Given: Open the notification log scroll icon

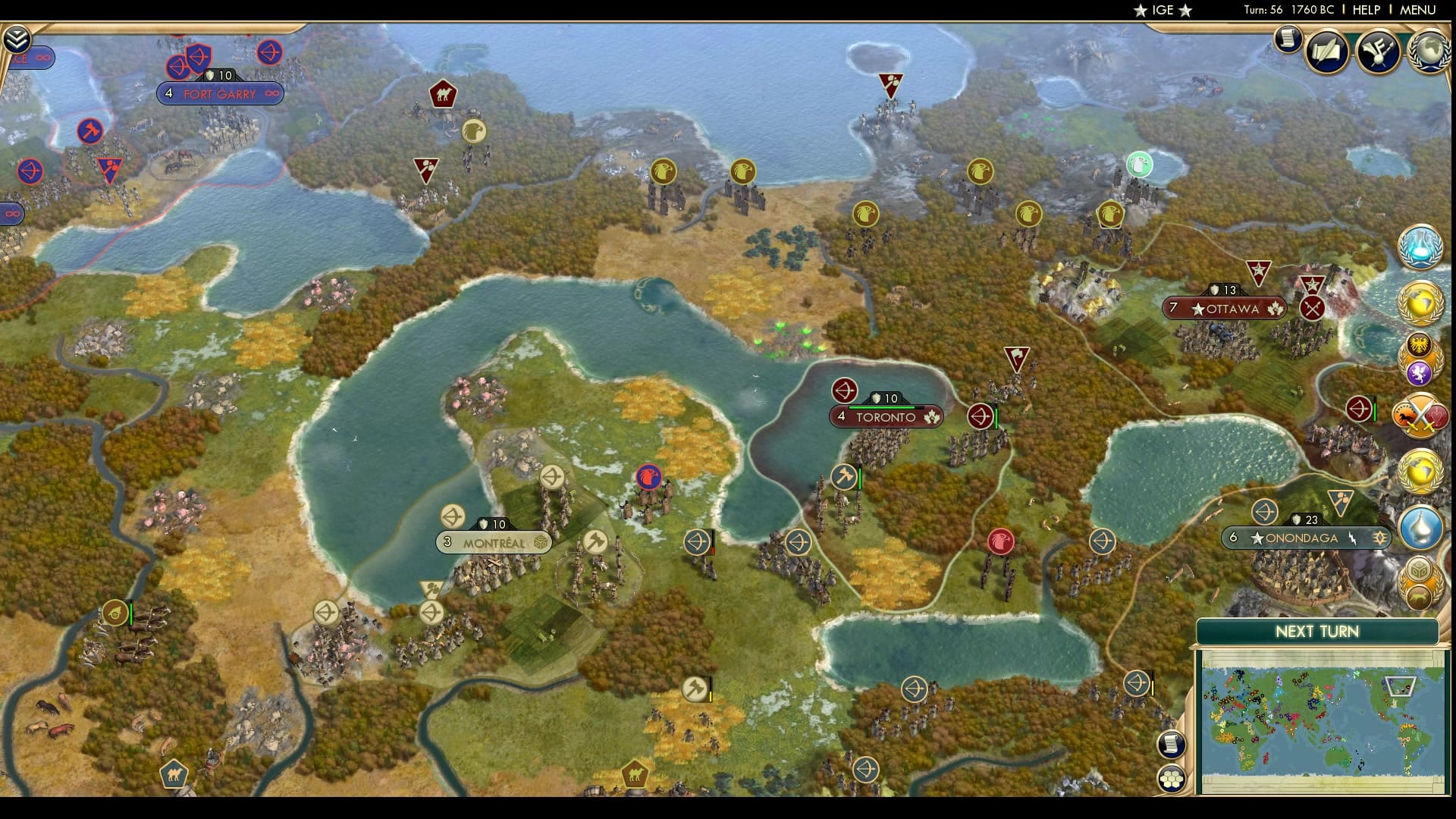Looking at the screenshot, I should [x=1287, y=40].
